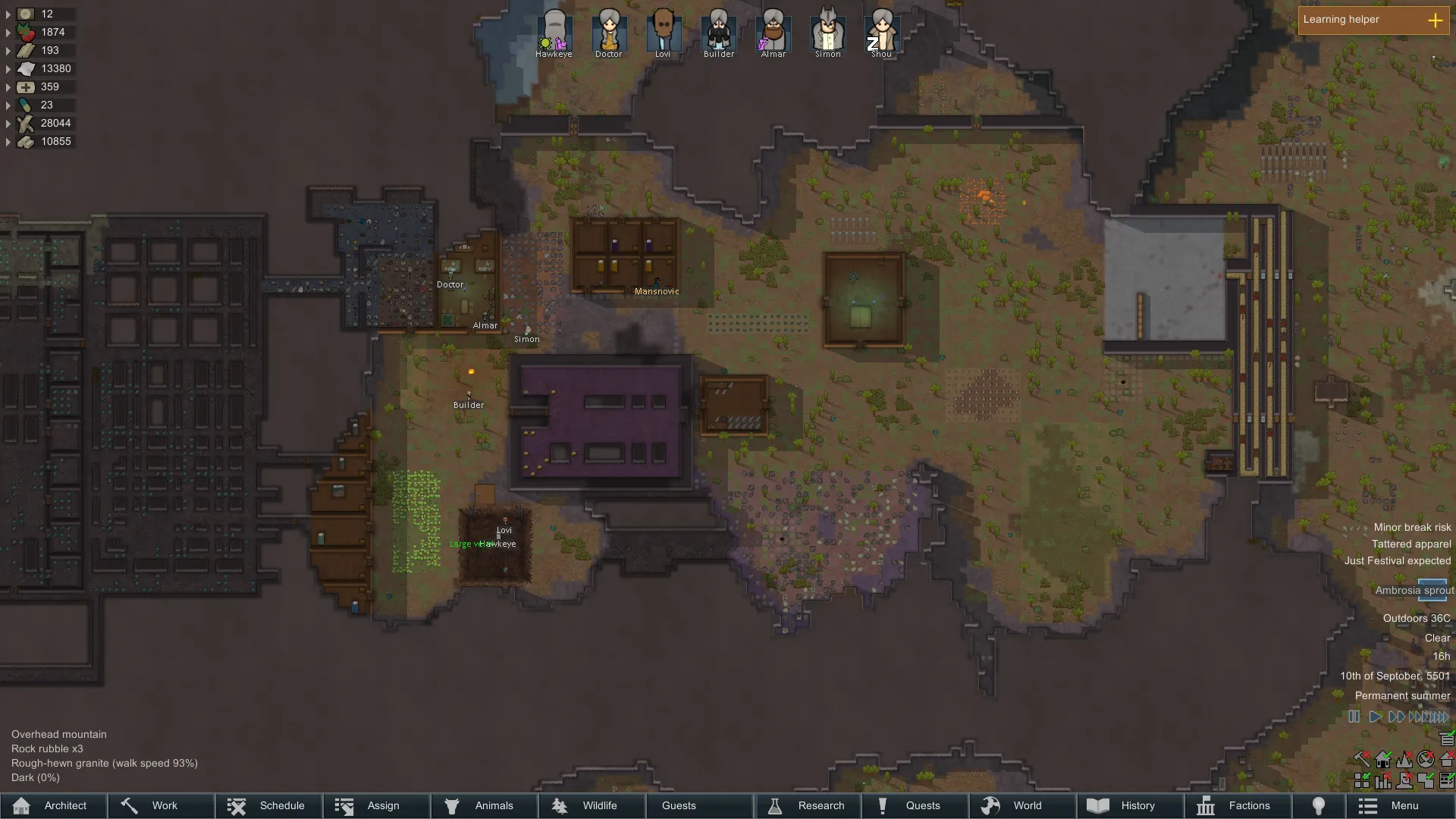Switch to the World map
Image resolution: width=1456 pixels, height=819 pixels.
(1022, 805)
